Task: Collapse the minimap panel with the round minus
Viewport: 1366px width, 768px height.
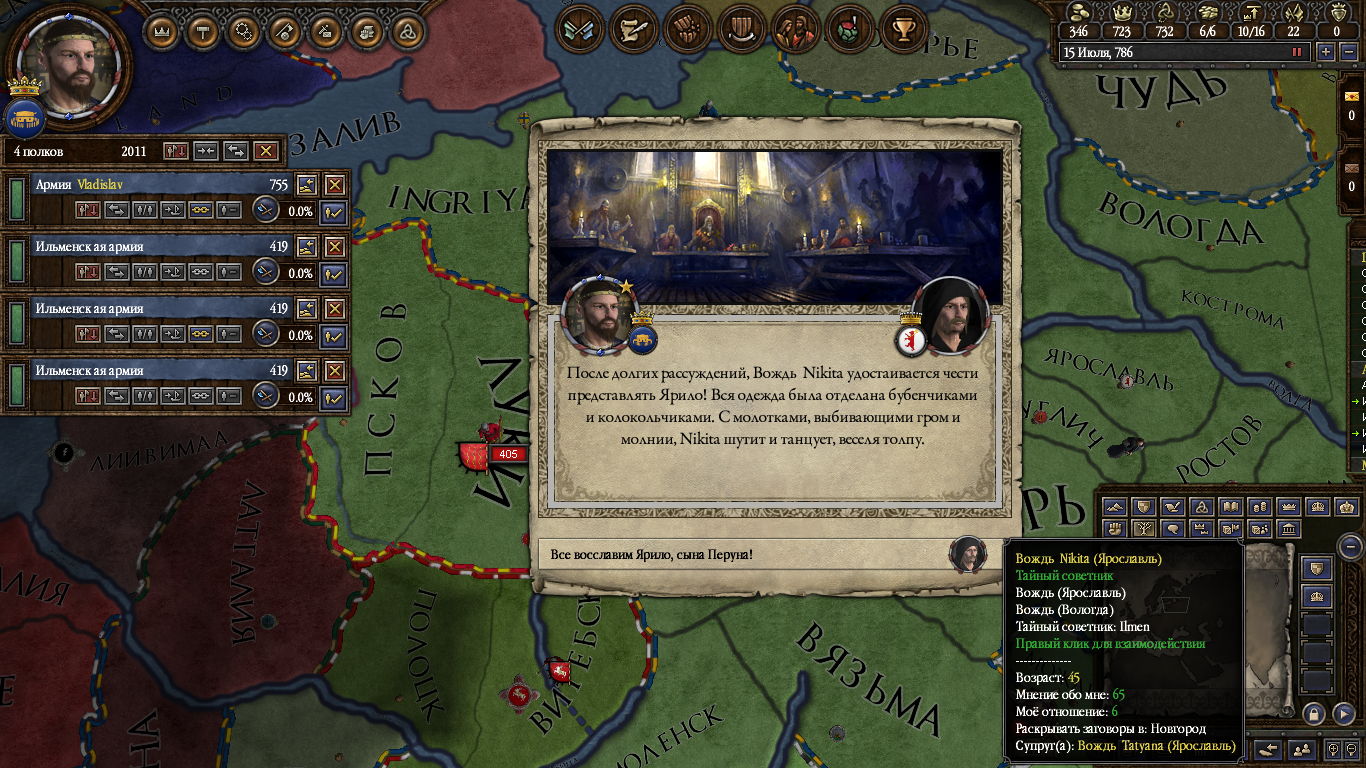Action: (x=1351, y=547)
